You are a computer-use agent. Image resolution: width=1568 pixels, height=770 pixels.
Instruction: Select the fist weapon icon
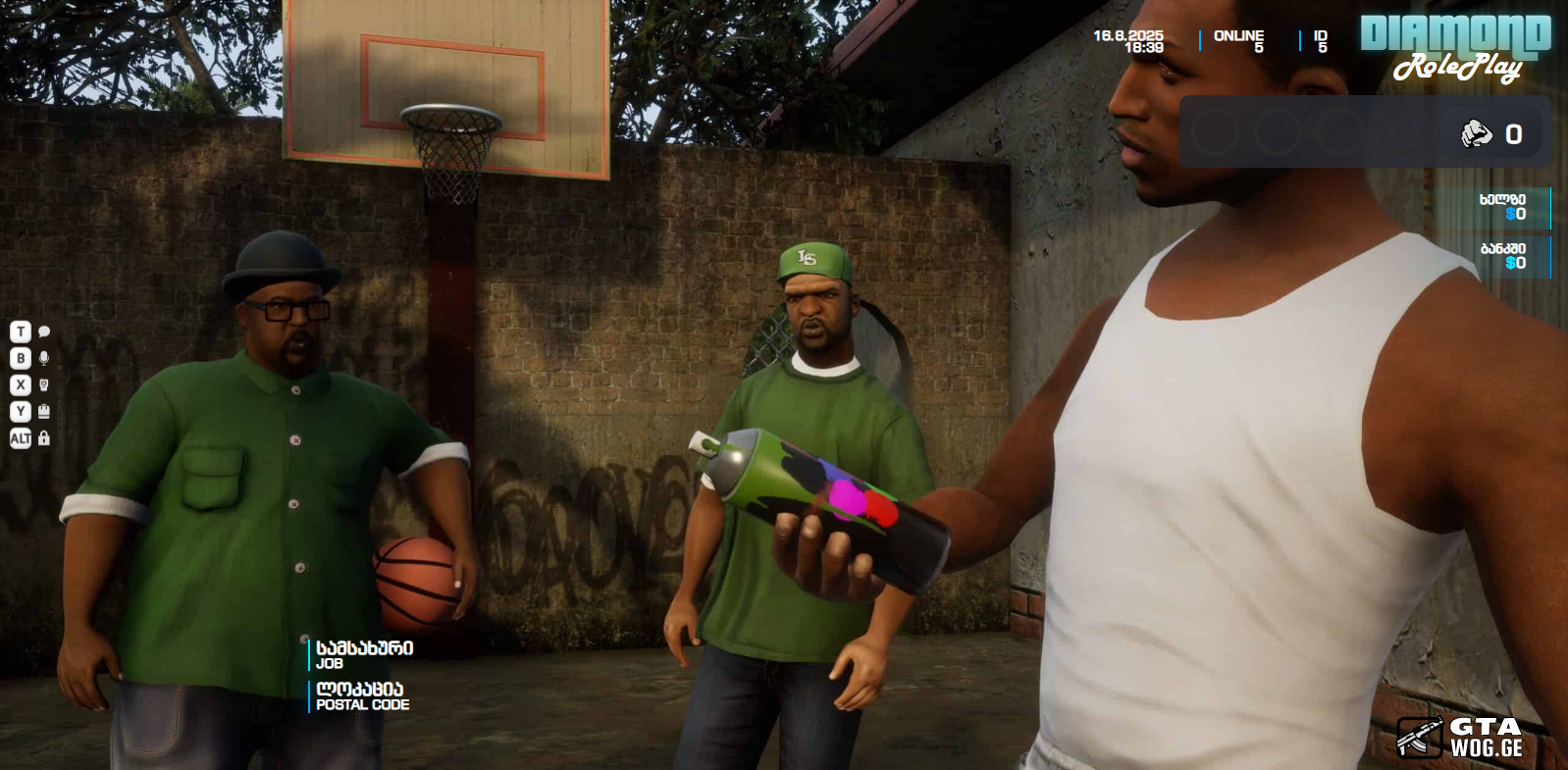(x=1476, y=133)
